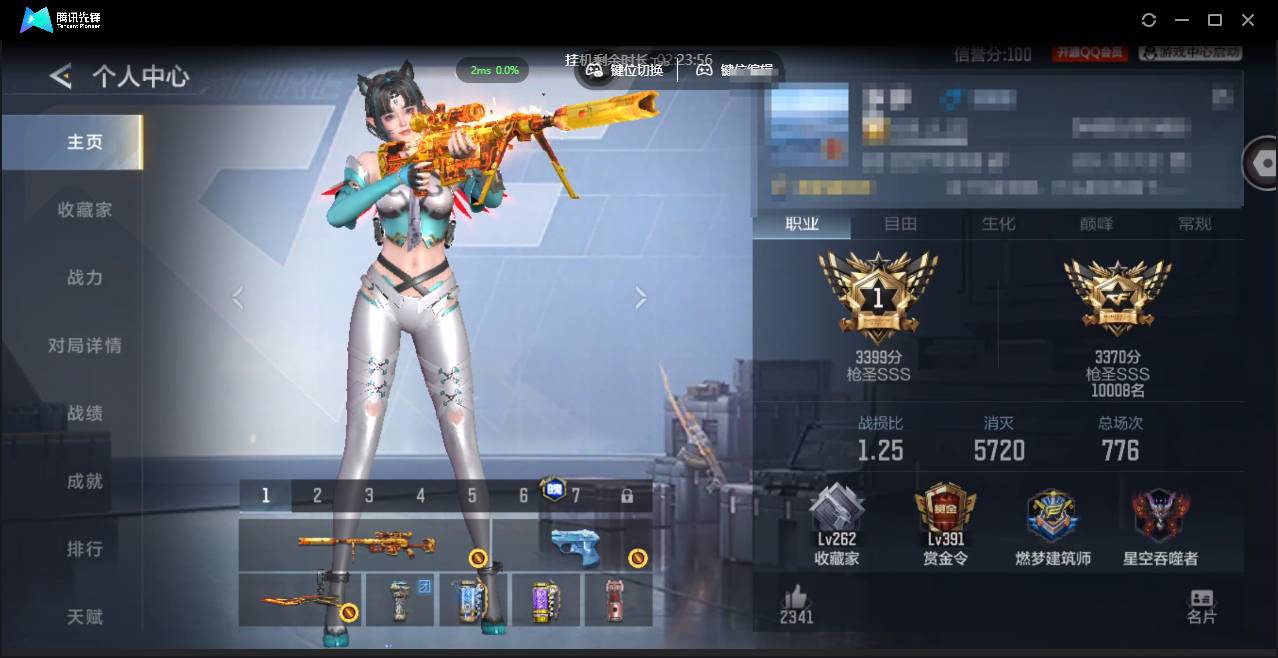Maximize the emulator window
Image resolution: width=1278 pixels, height=658 pixels.
tap(1215, 20)
